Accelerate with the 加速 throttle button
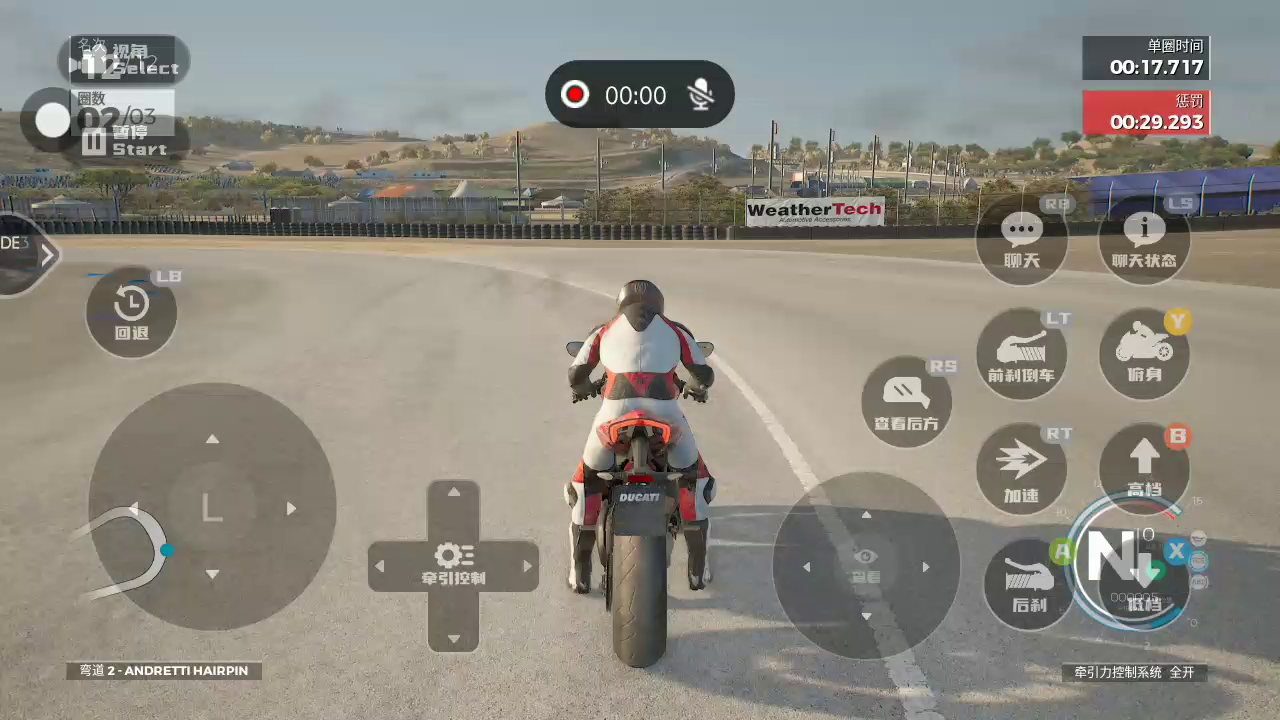The width and height of the screenshot is (1280, 720). (x=1021, y=469)
